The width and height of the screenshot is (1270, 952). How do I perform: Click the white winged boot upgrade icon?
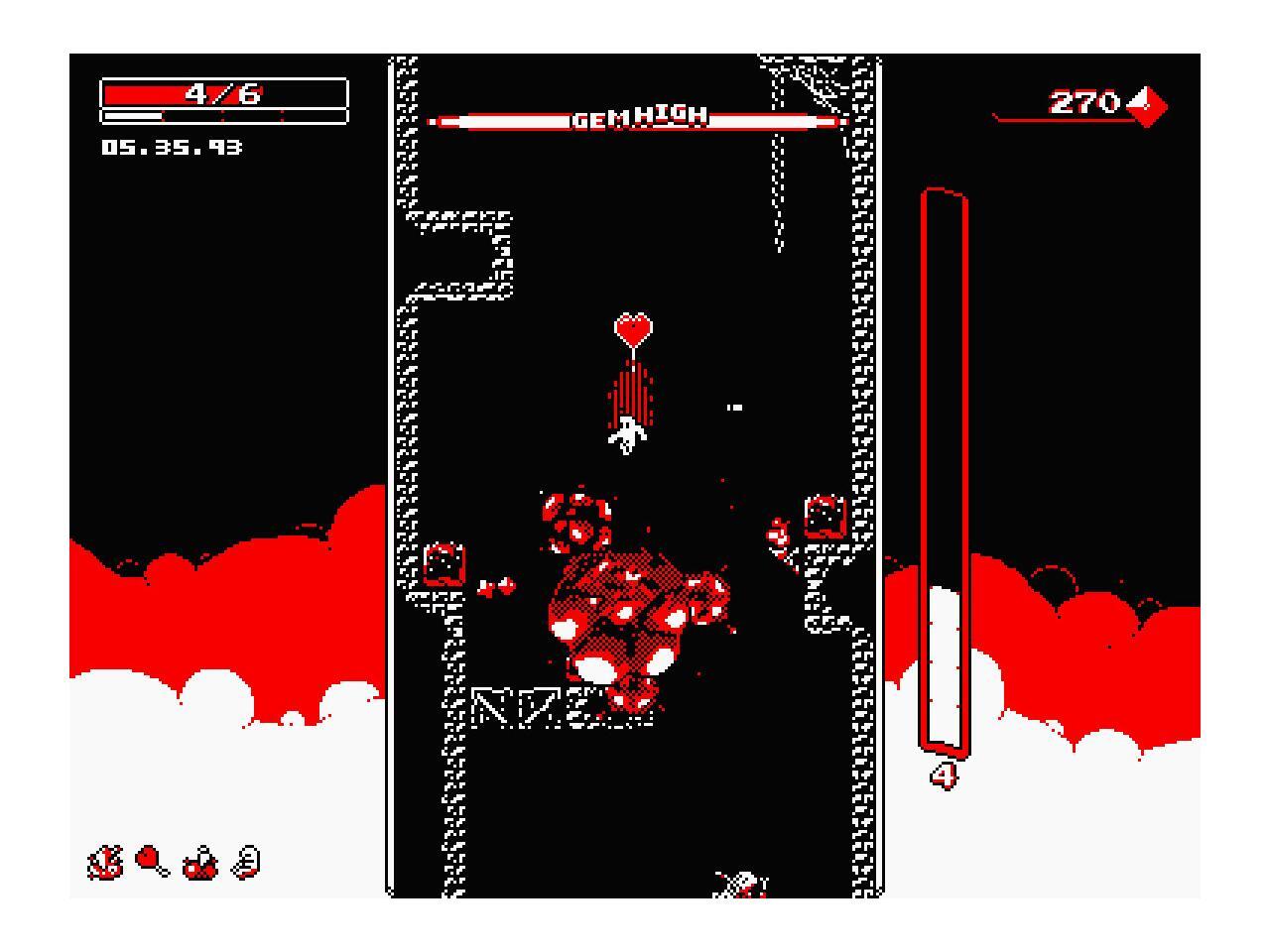click(247, 862)
